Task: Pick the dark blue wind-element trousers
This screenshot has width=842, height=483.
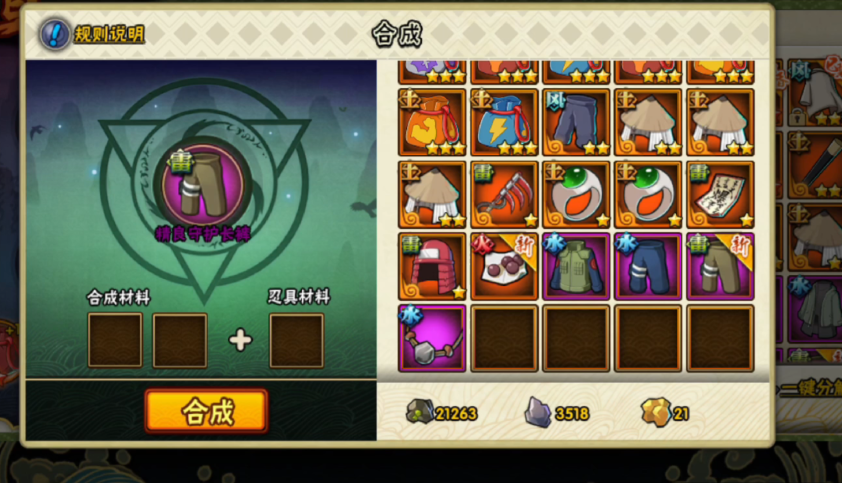Action: 577,122
